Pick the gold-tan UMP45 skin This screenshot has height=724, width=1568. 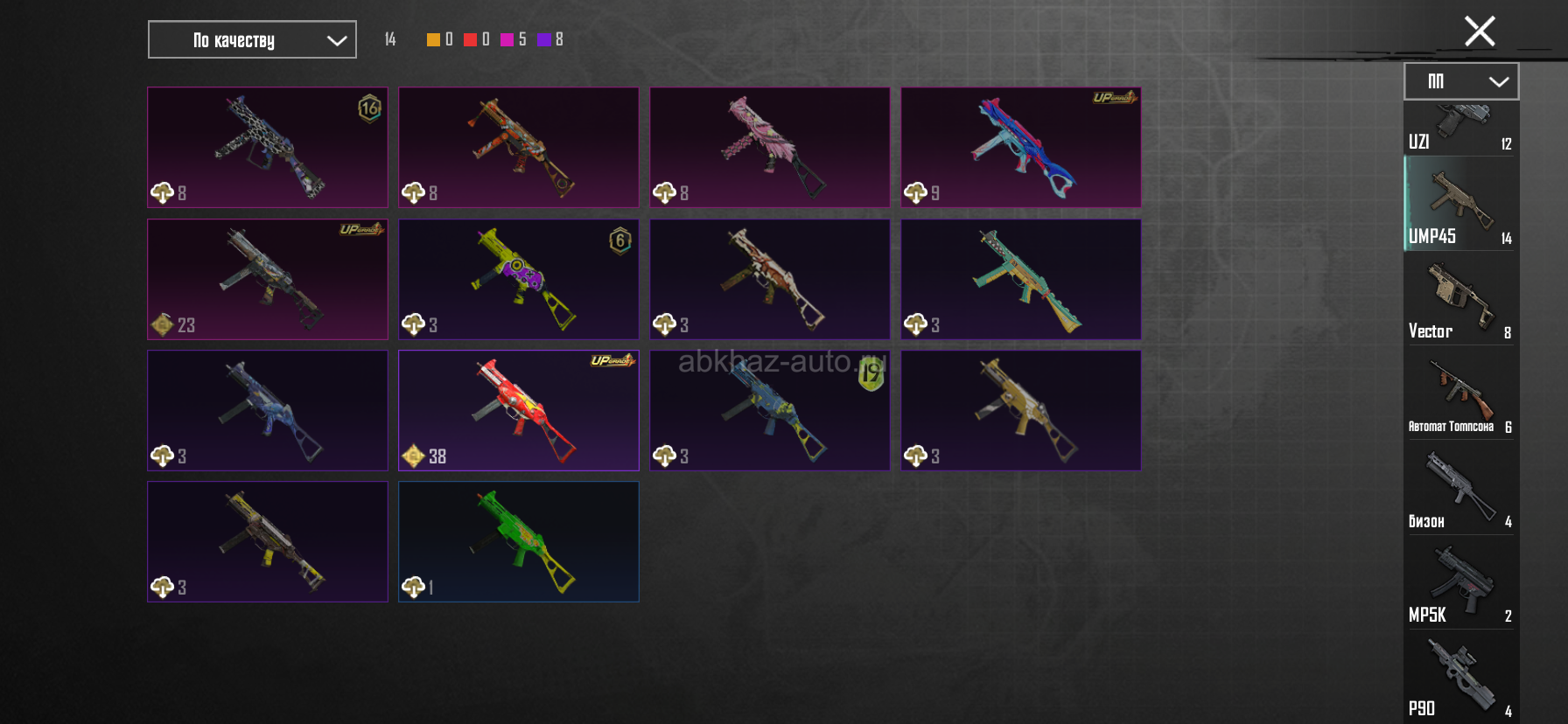tap(1021, 410)
